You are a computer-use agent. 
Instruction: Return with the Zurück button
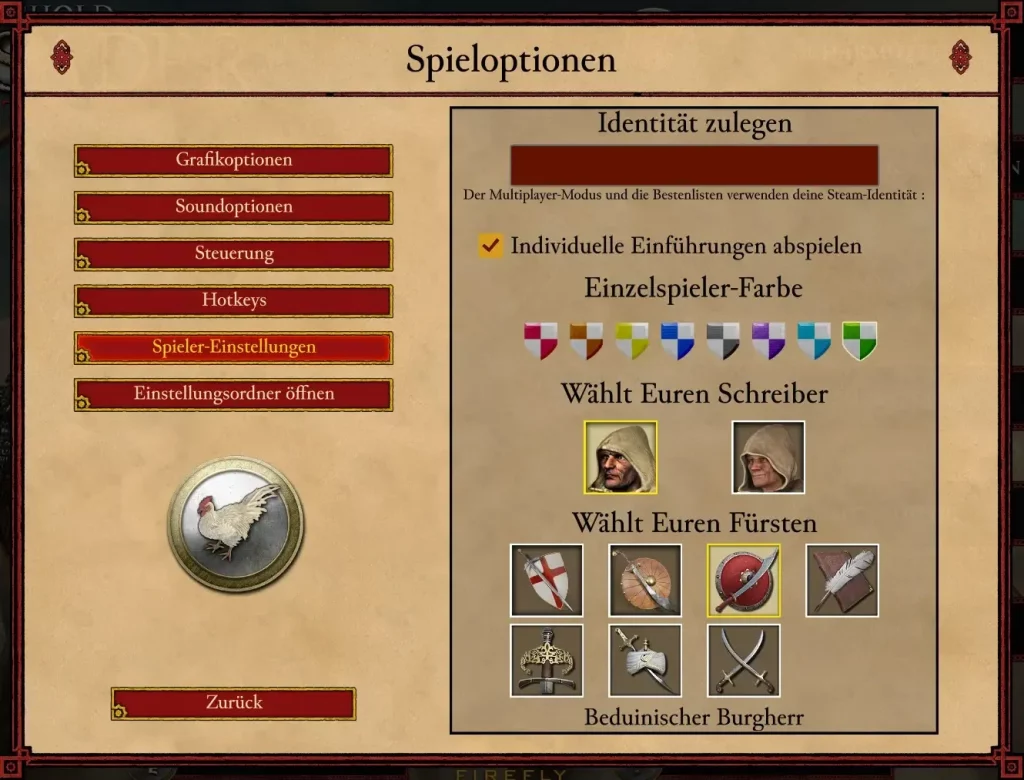click(234, 703)
